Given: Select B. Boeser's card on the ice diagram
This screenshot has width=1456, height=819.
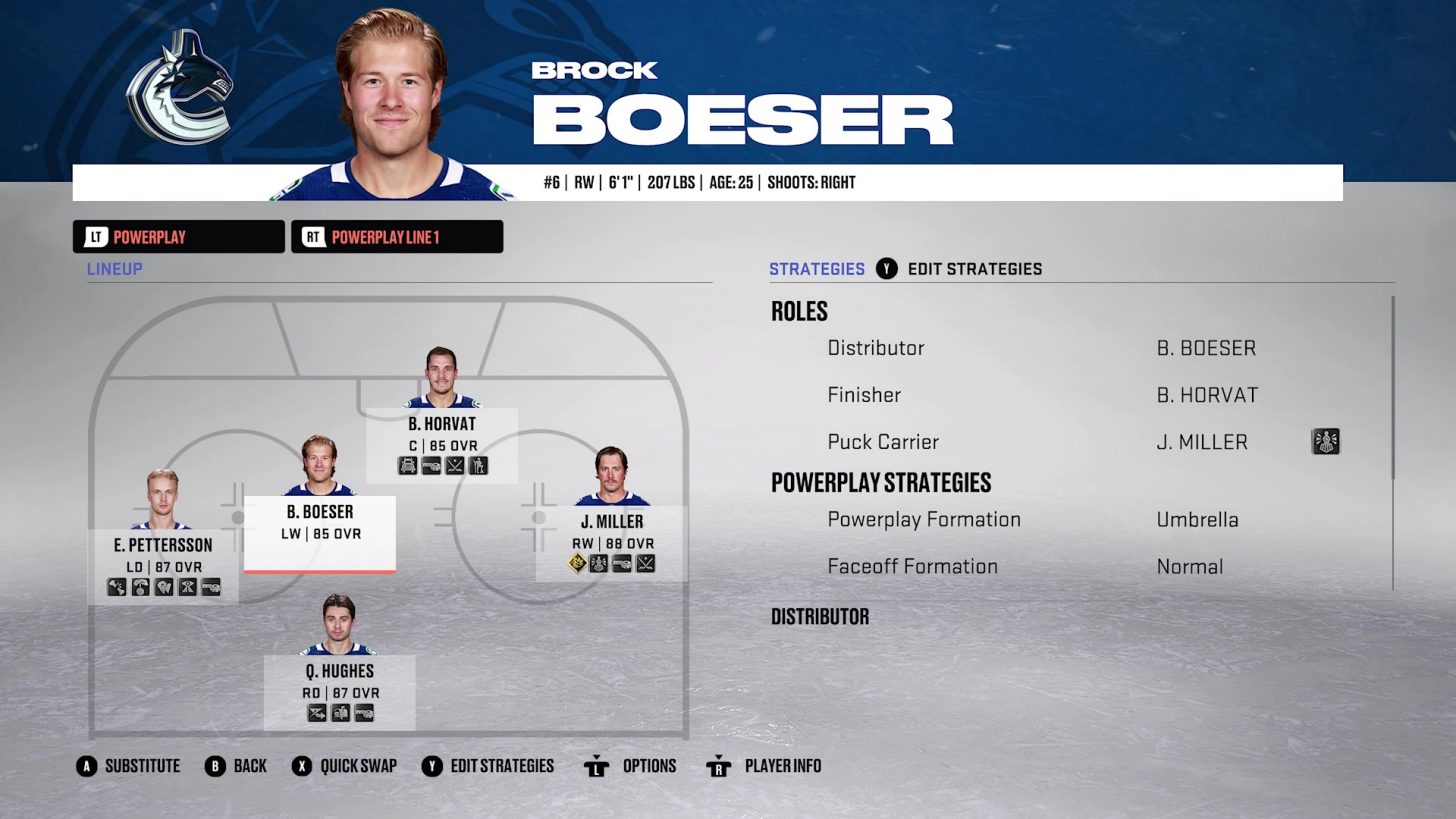Looking at the screenshot, I should (x=320, y=531).
